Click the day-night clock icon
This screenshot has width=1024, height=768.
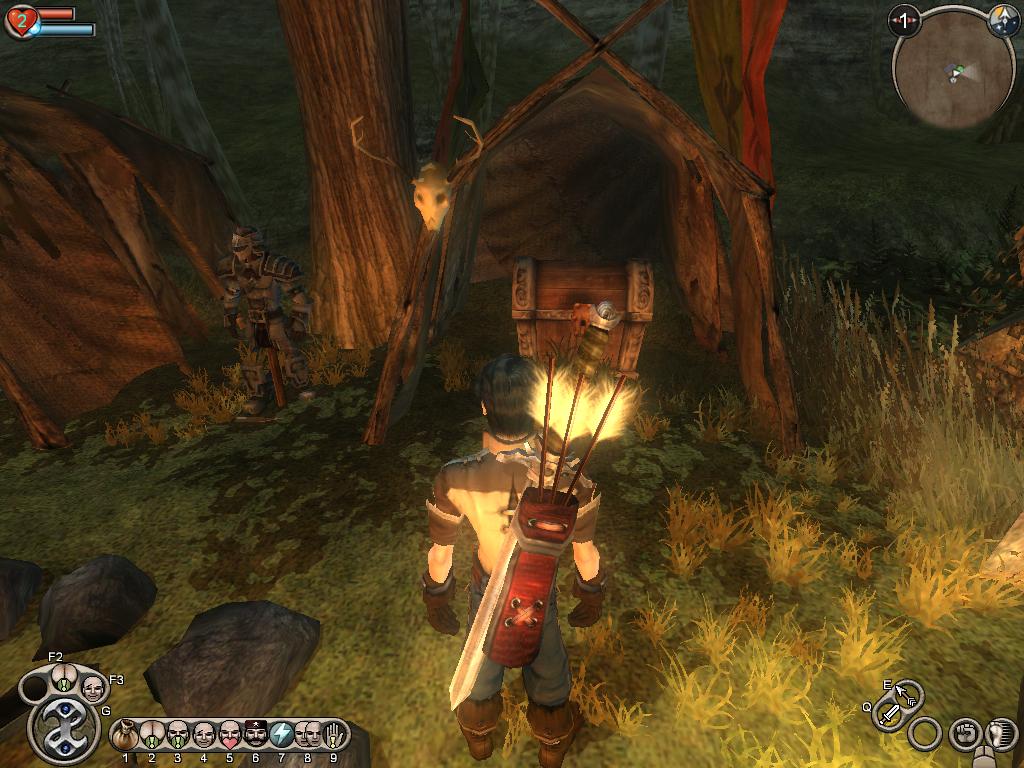click(1003, 22)
